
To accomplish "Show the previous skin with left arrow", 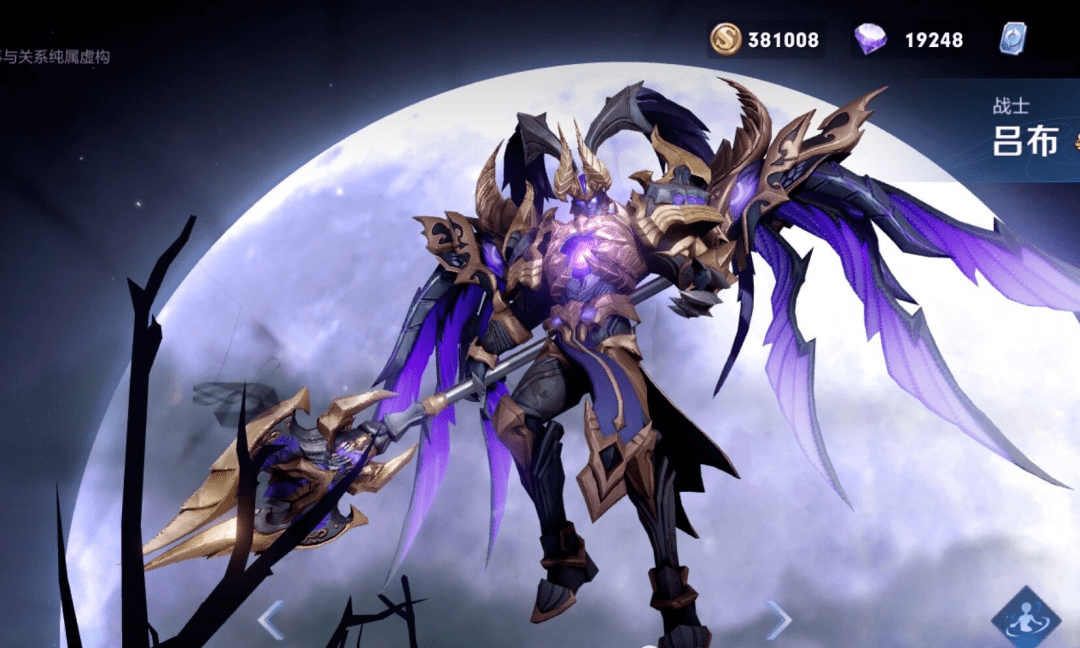I will tap(270, 620).
